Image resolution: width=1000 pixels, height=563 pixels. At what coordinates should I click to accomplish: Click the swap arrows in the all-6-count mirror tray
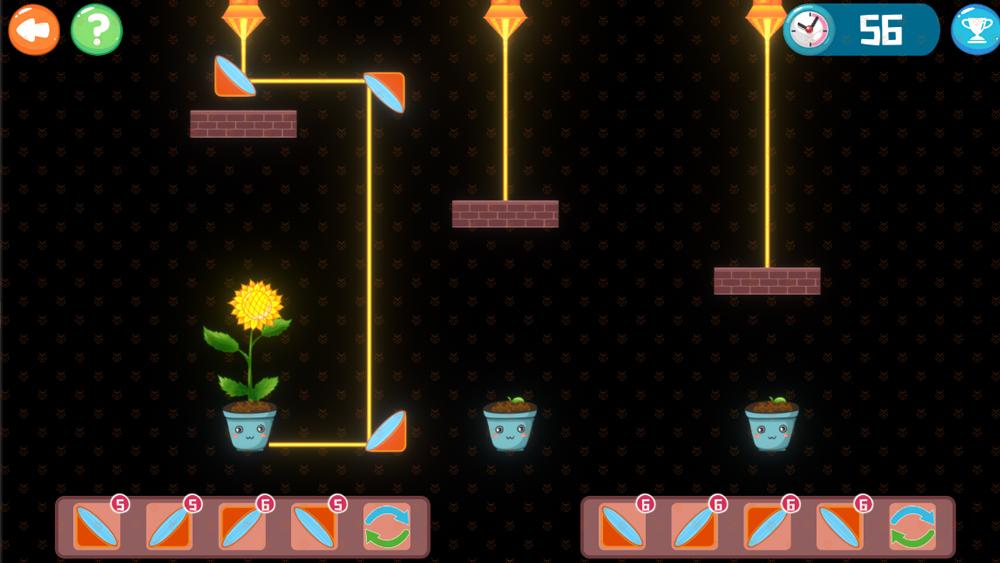point(912,526)
